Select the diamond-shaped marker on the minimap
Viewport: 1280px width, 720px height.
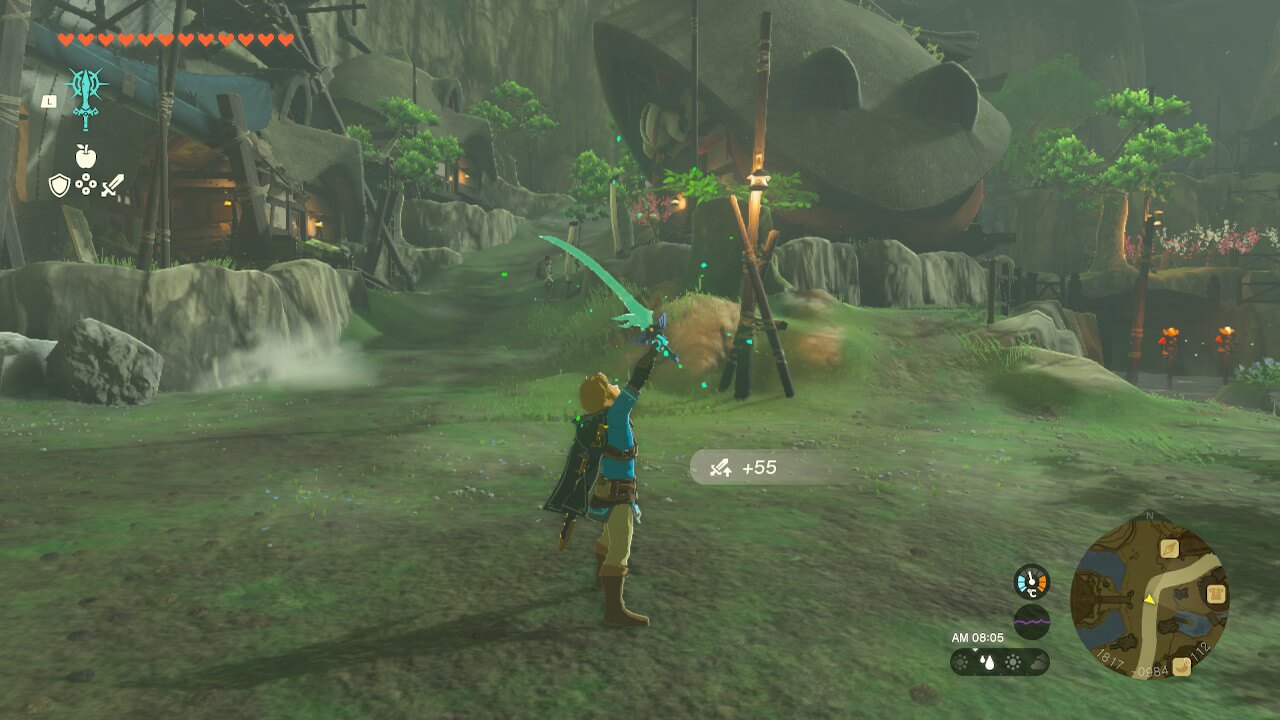click(1169, 548)
